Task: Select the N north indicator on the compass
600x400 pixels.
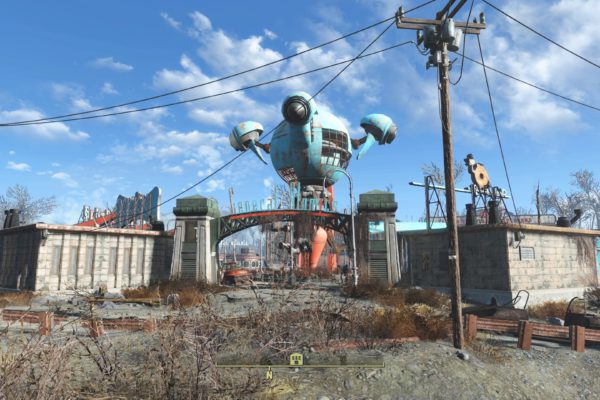Action: coord(269,375)
